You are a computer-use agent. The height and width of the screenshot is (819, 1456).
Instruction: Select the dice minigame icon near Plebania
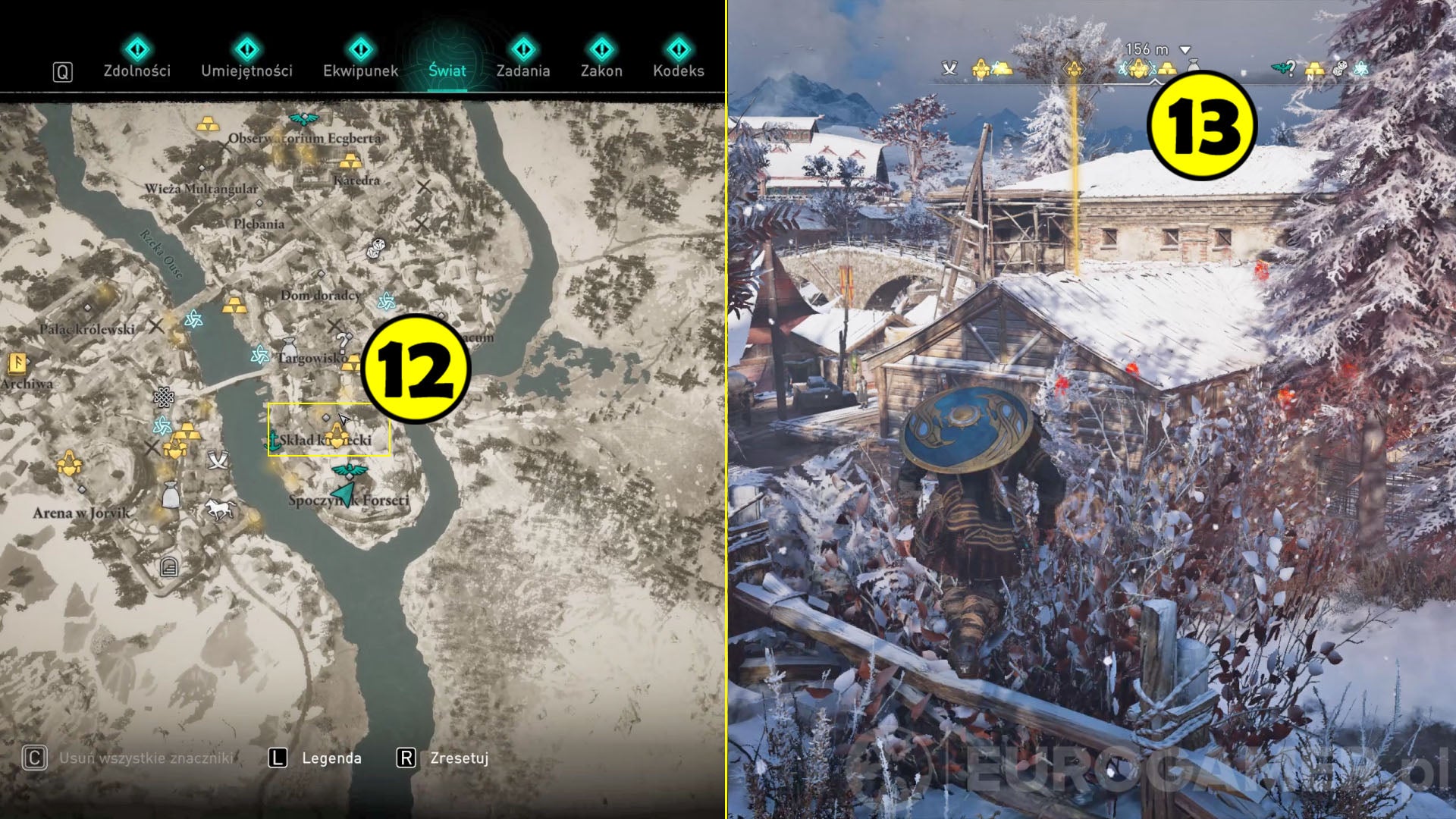(x=375, y=247)
